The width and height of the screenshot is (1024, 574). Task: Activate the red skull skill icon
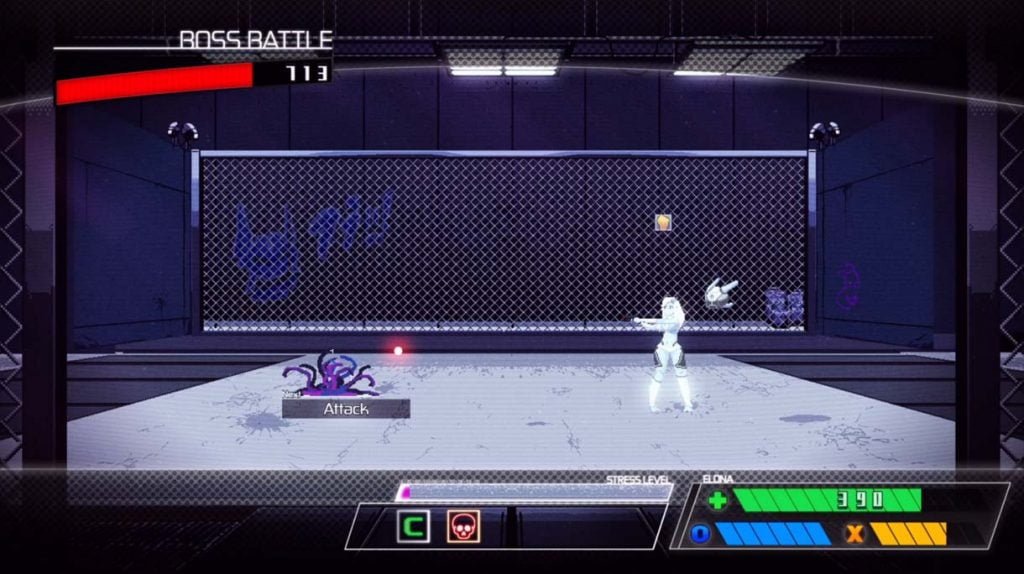click(x=463, y=526)
